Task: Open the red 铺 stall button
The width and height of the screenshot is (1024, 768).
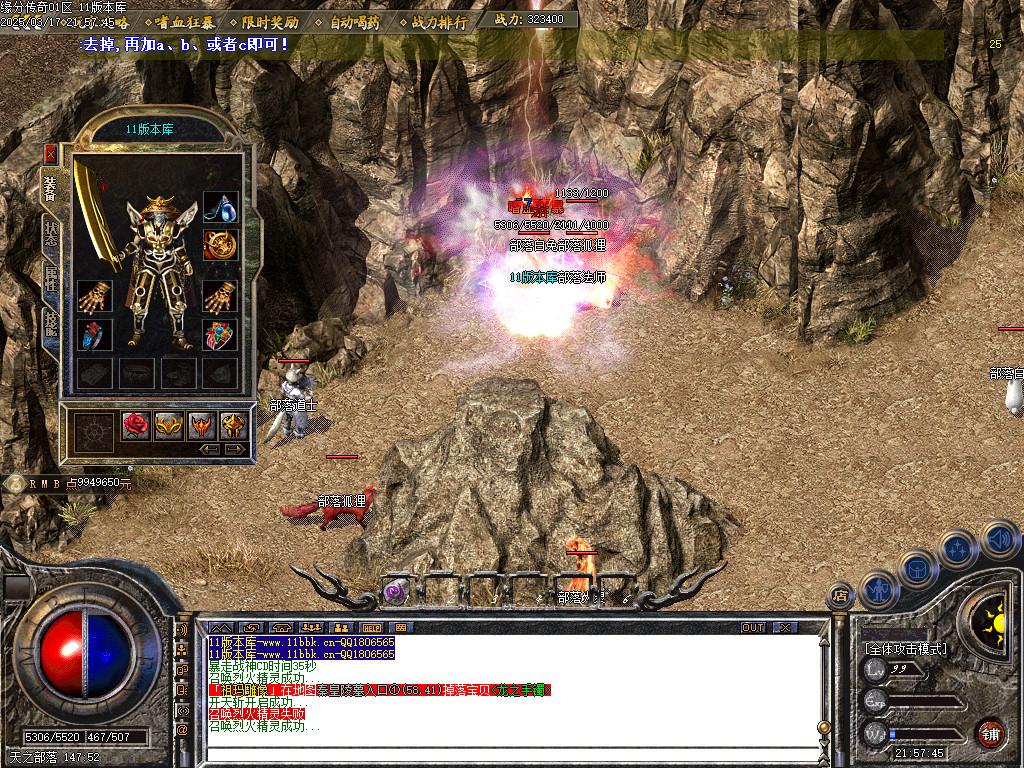Action: (x=990, y=733)
